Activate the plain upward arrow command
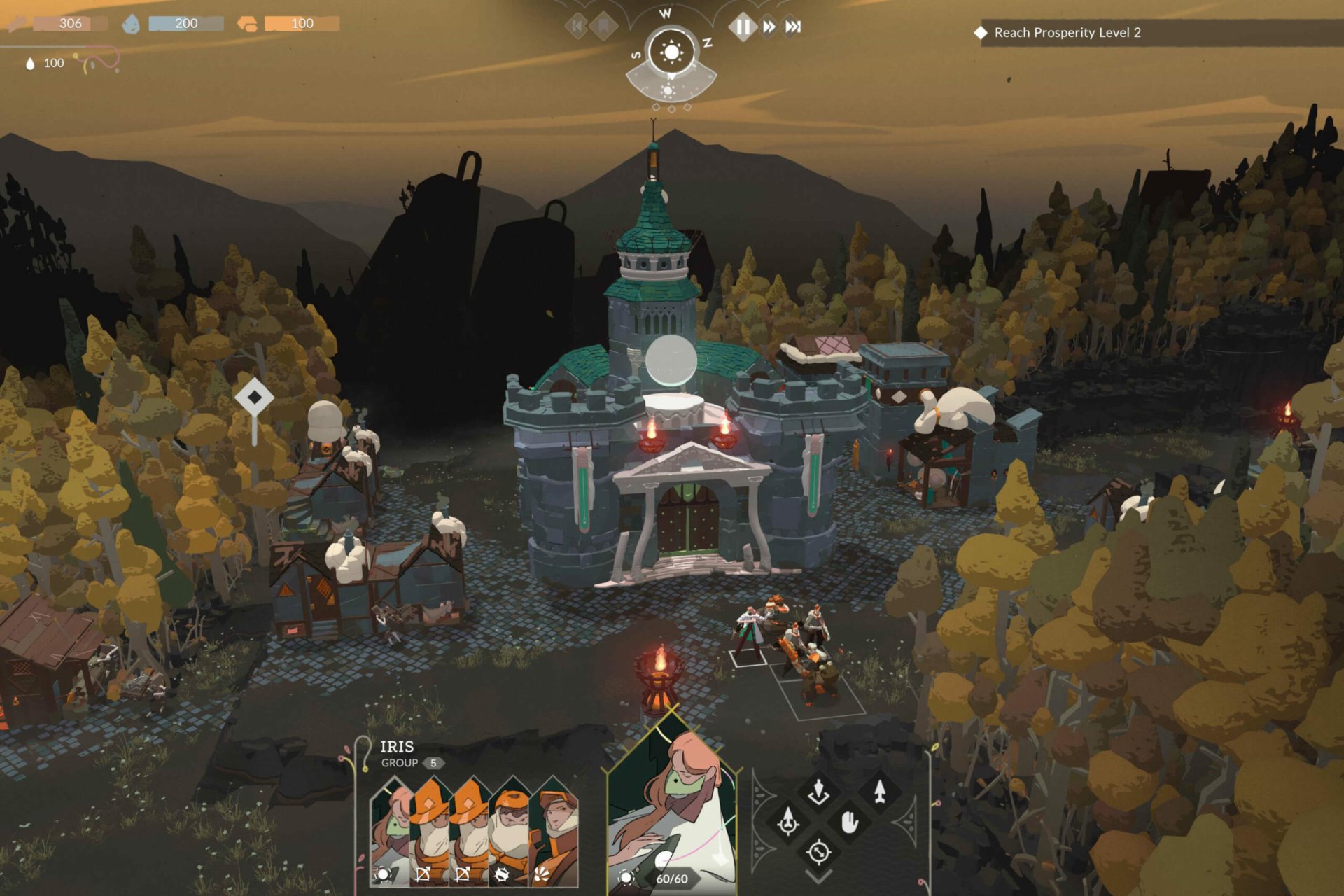This screenshot has width=1344, height=896. 880,792
